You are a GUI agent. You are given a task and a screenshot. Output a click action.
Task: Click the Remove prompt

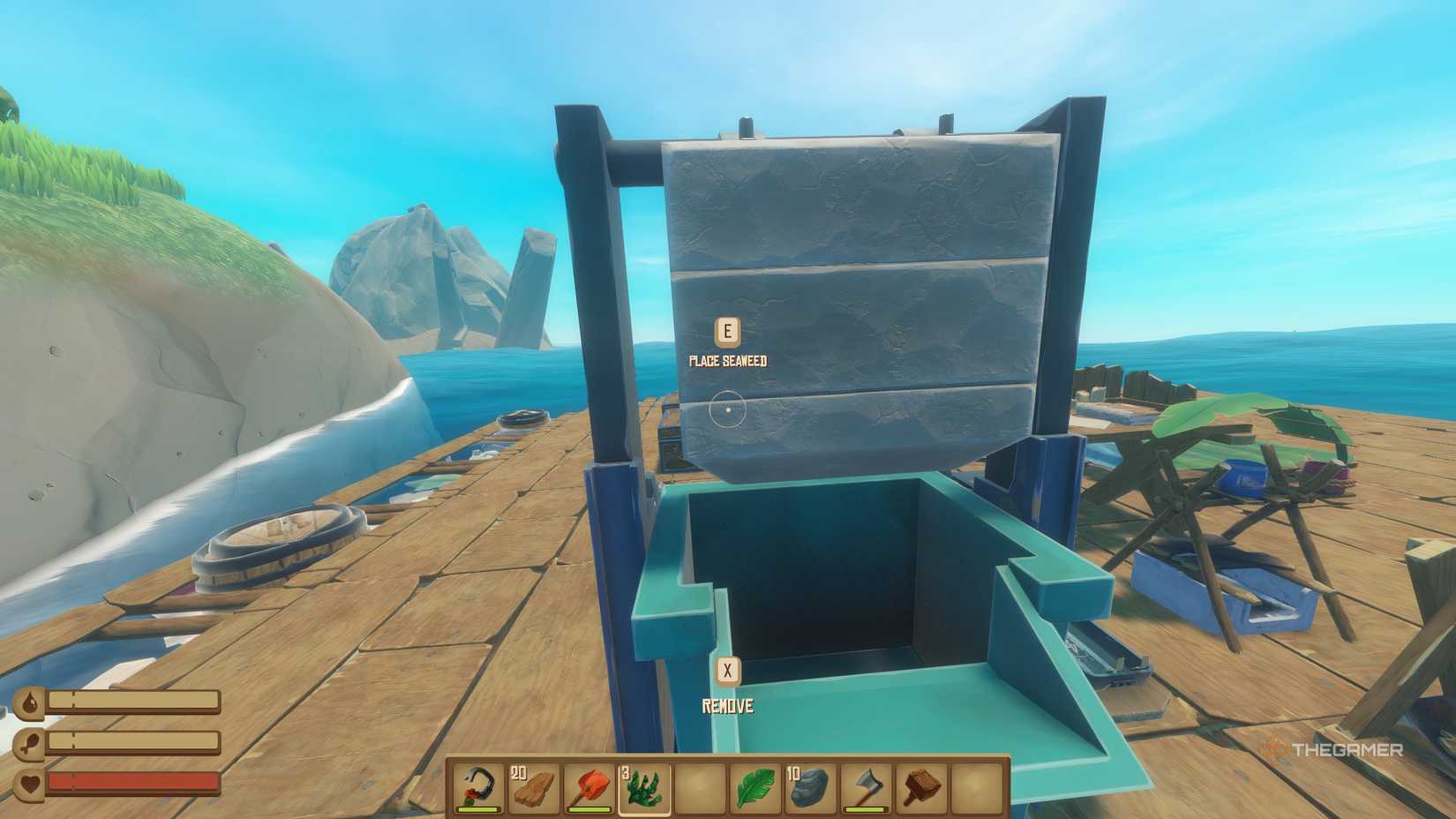(x=727, y=706)
